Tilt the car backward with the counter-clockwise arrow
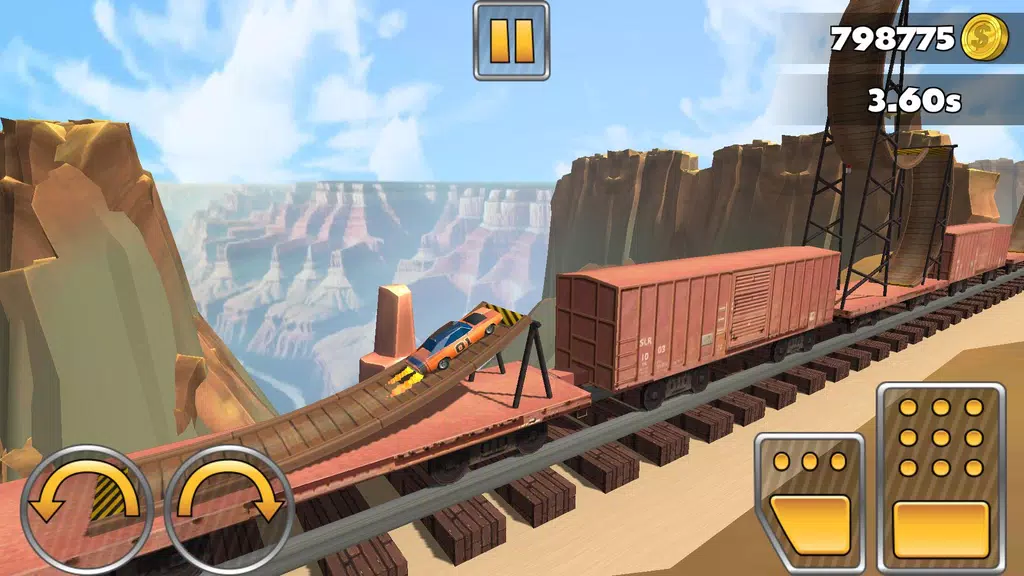Viewport: 1024px width, 576px height. 87,494
